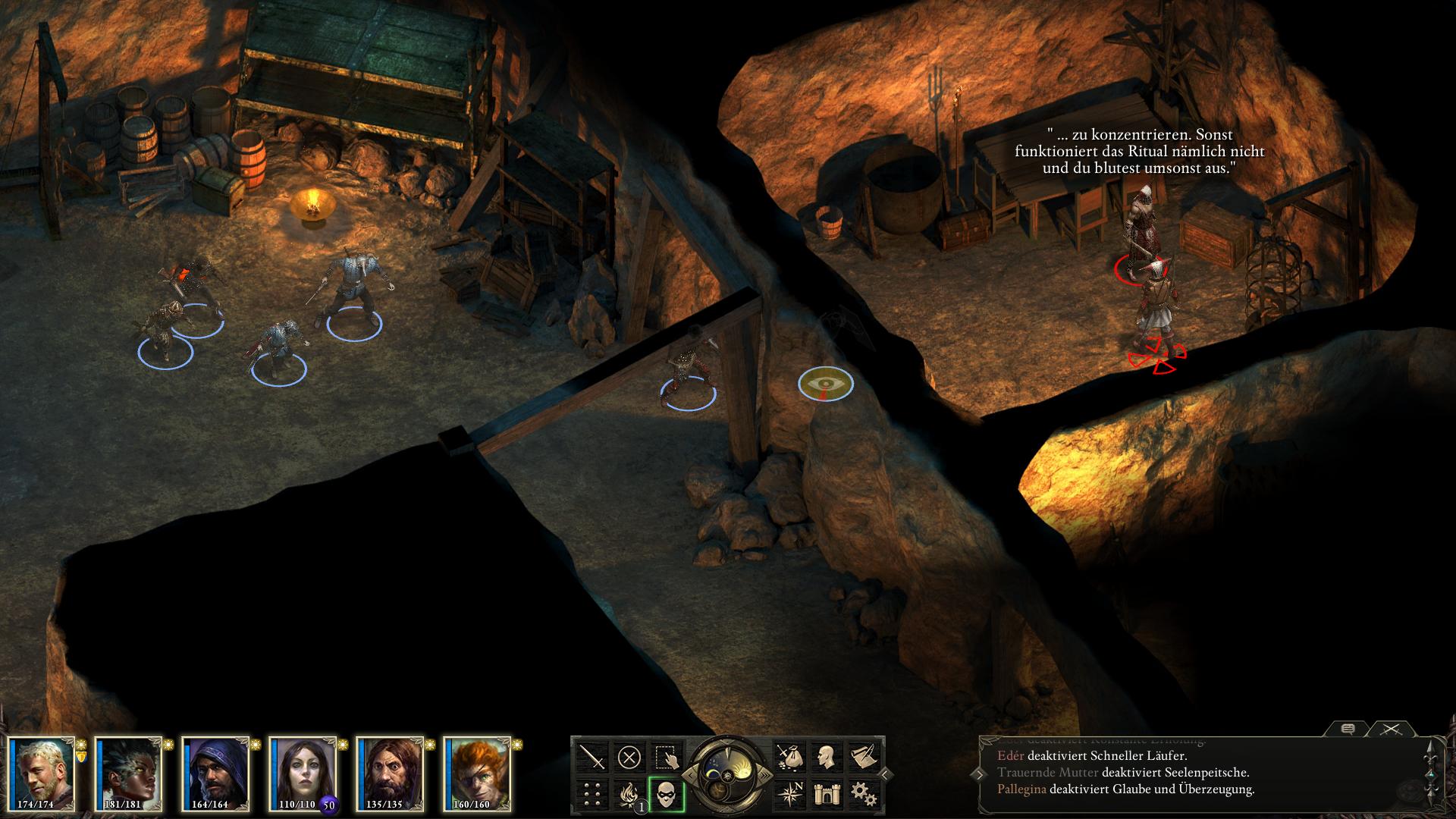The width and height of the screenshot is (1456, 819).
Task: Select the feathered dark-haired woman's portrait
Action: [x=129, y=772]
